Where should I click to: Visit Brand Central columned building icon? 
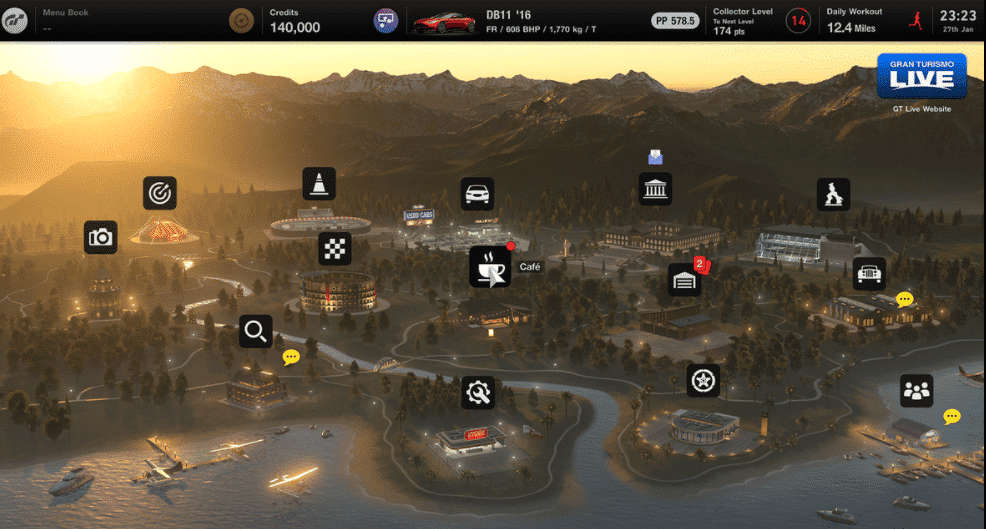(655, 188)
